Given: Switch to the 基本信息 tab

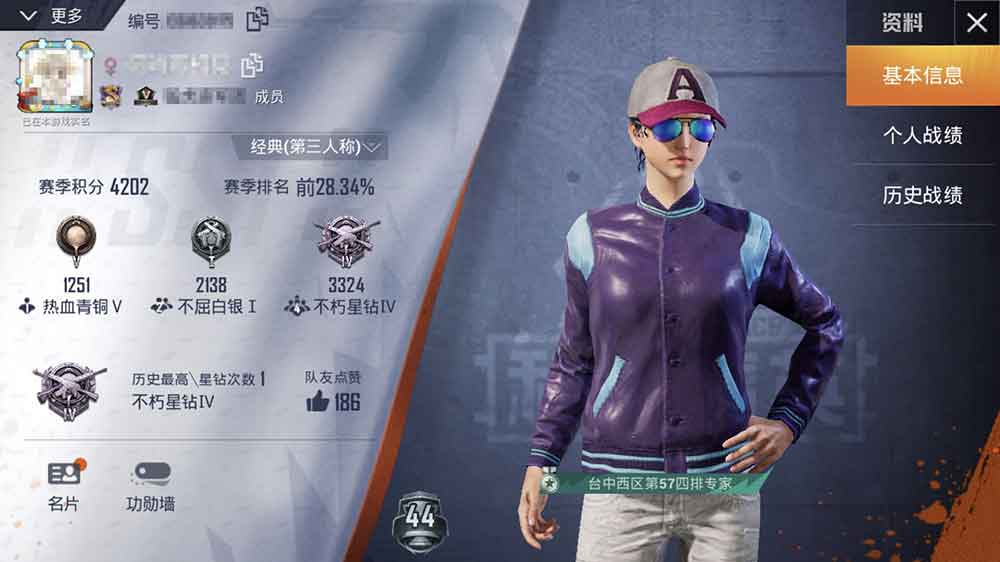Looking at the screenshot, I should 922,76.
